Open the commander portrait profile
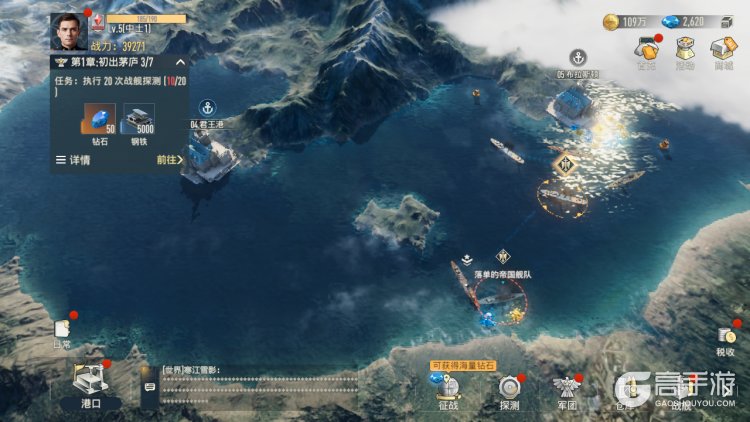This screenshot has height=422, width=750. point(69,30)
